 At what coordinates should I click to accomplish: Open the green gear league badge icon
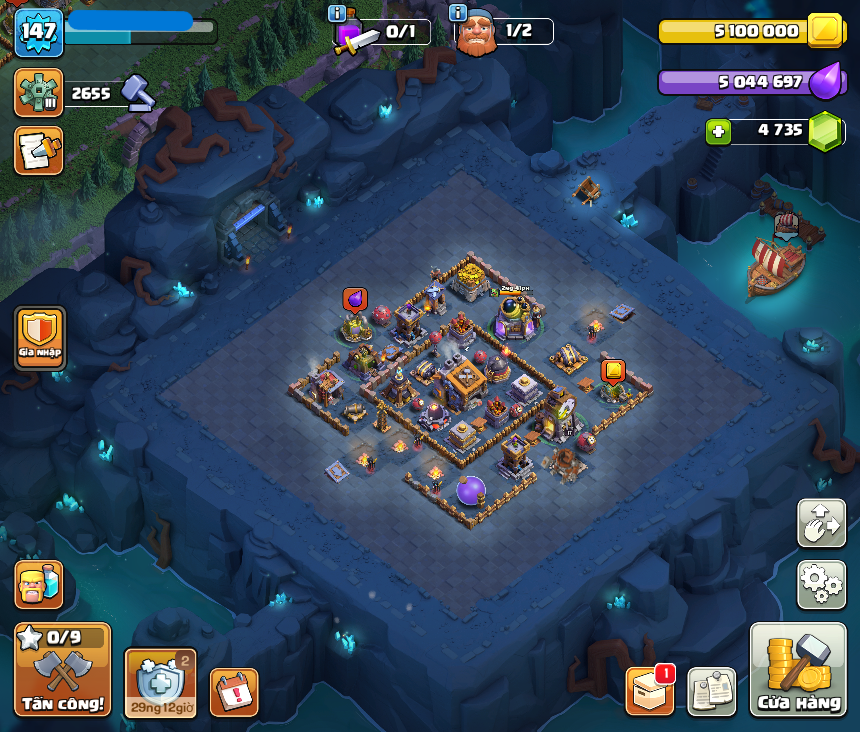click(x=39, y=93)
